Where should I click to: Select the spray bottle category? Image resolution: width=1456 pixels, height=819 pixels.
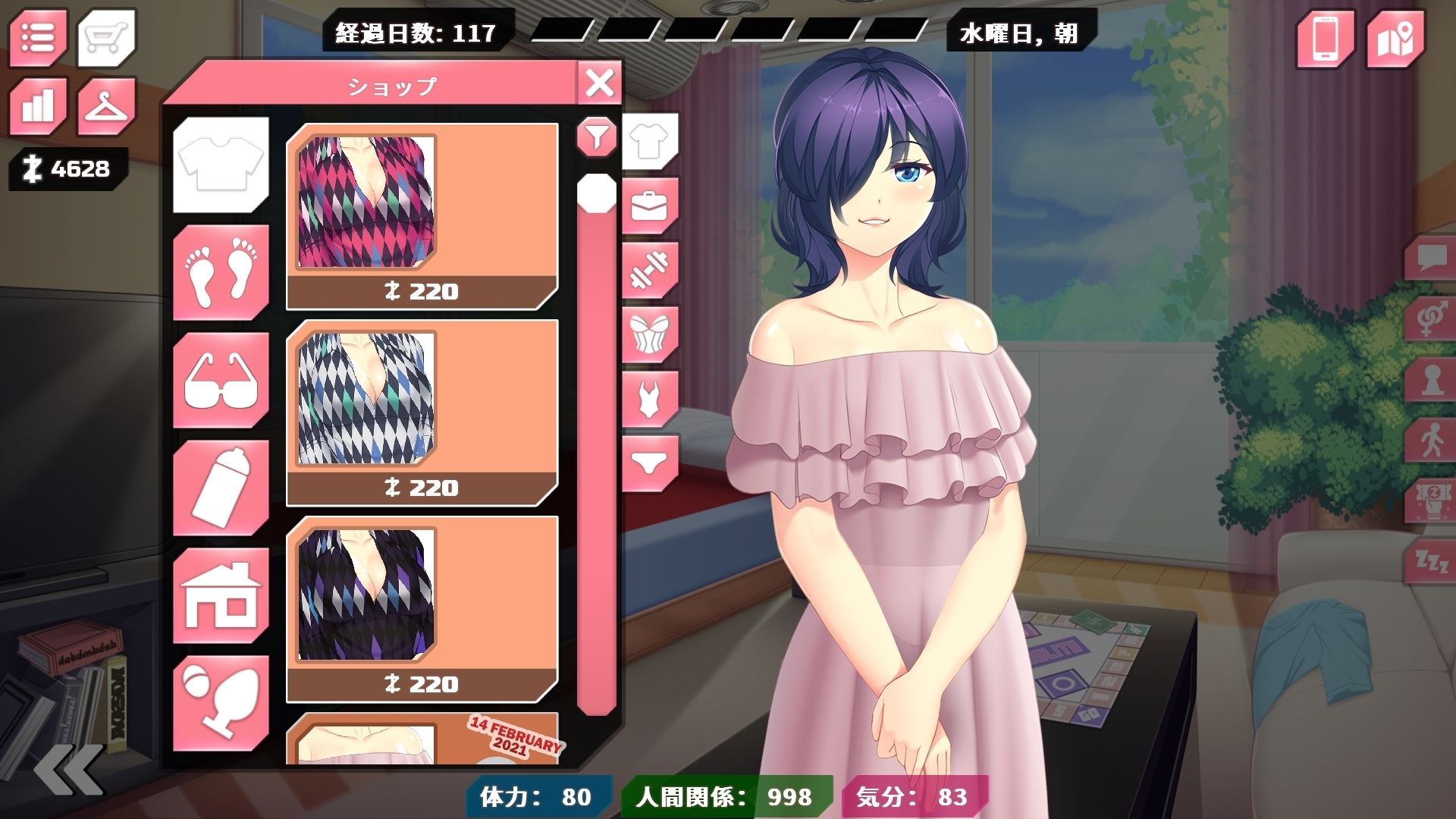tap(221, 487)
